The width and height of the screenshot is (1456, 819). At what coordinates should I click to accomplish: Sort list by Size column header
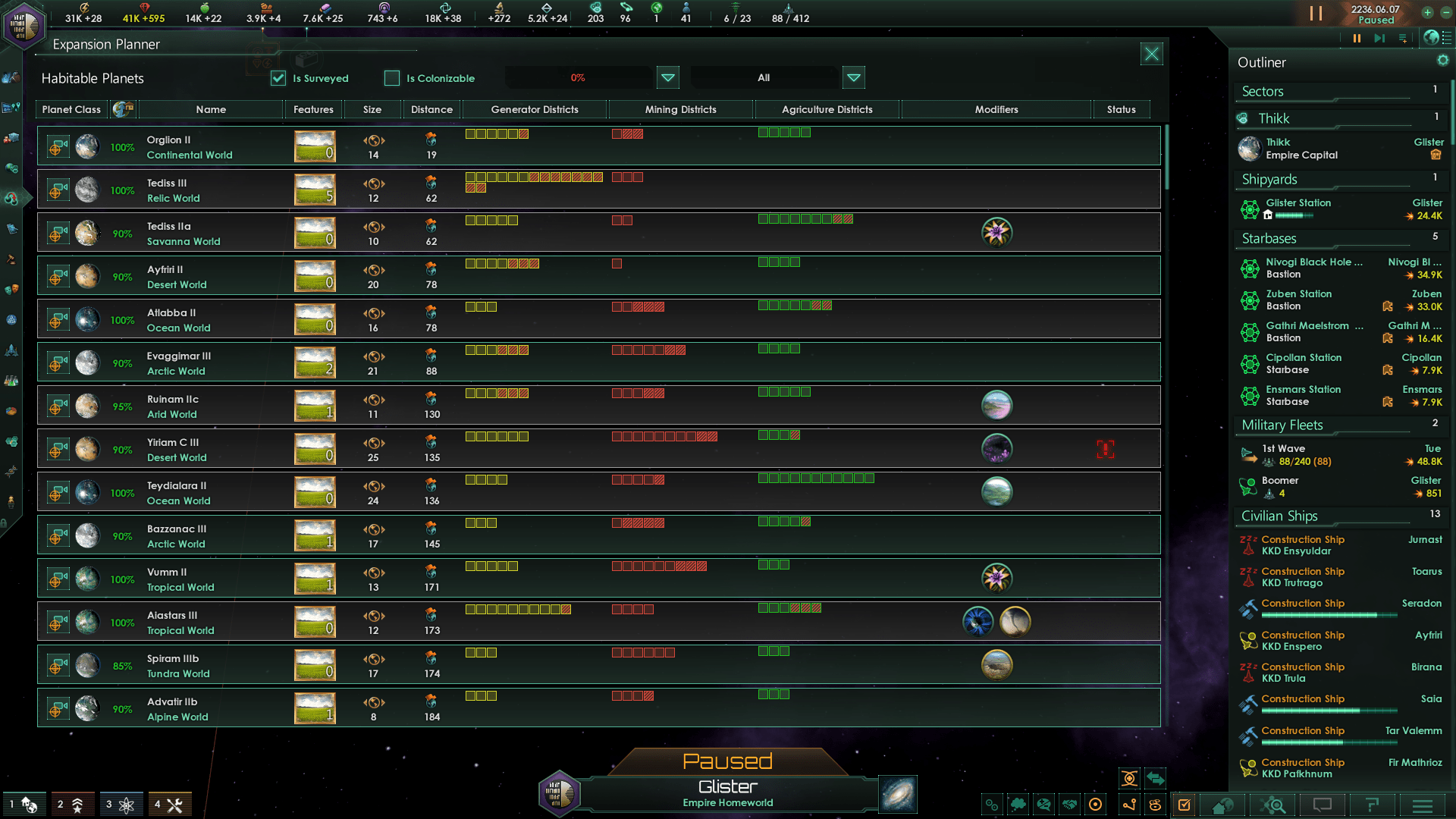(372, 109)
